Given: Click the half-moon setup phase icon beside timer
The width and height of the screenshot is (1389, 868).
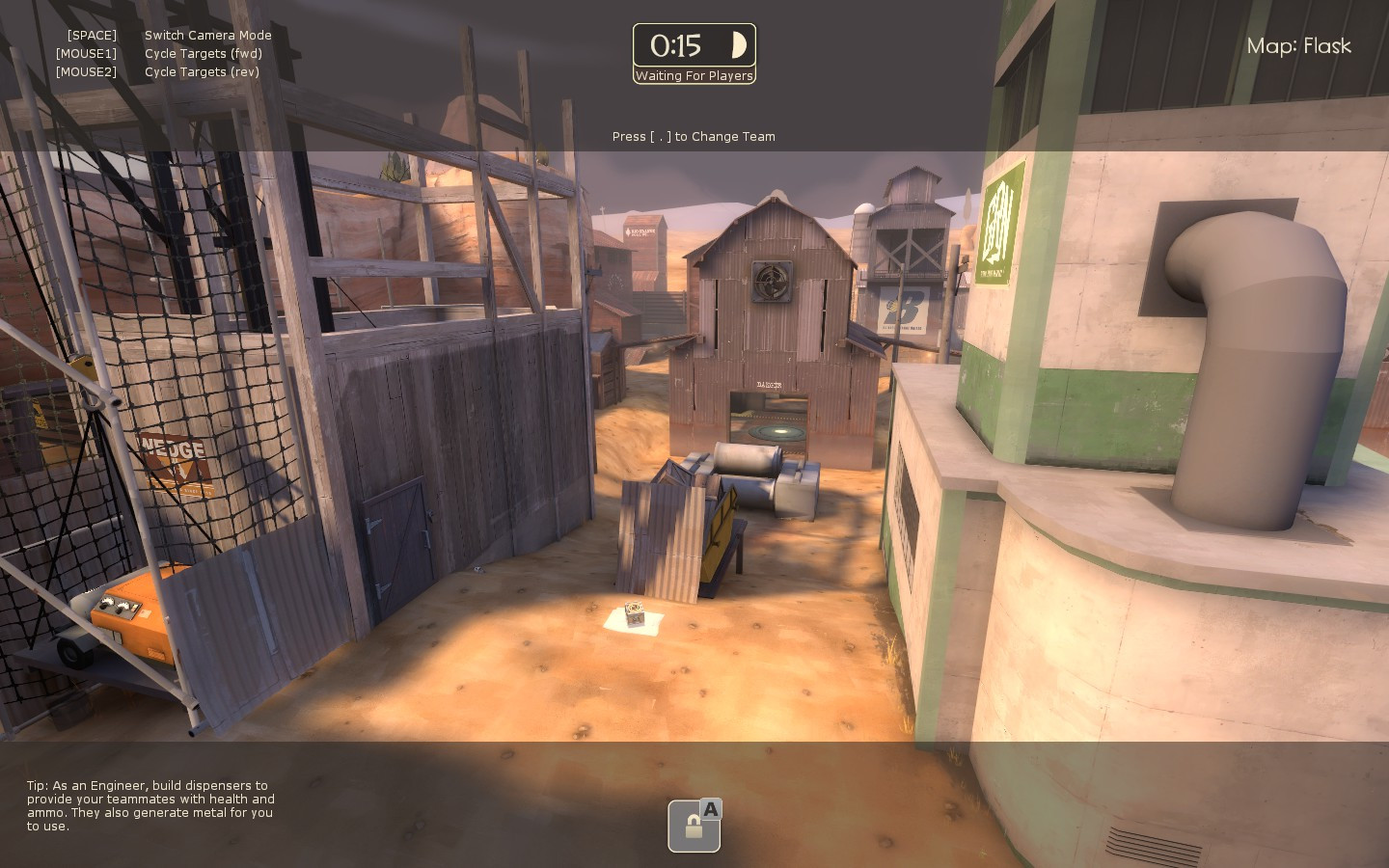Looking at the screenshot, I should [x=739, y=44].
